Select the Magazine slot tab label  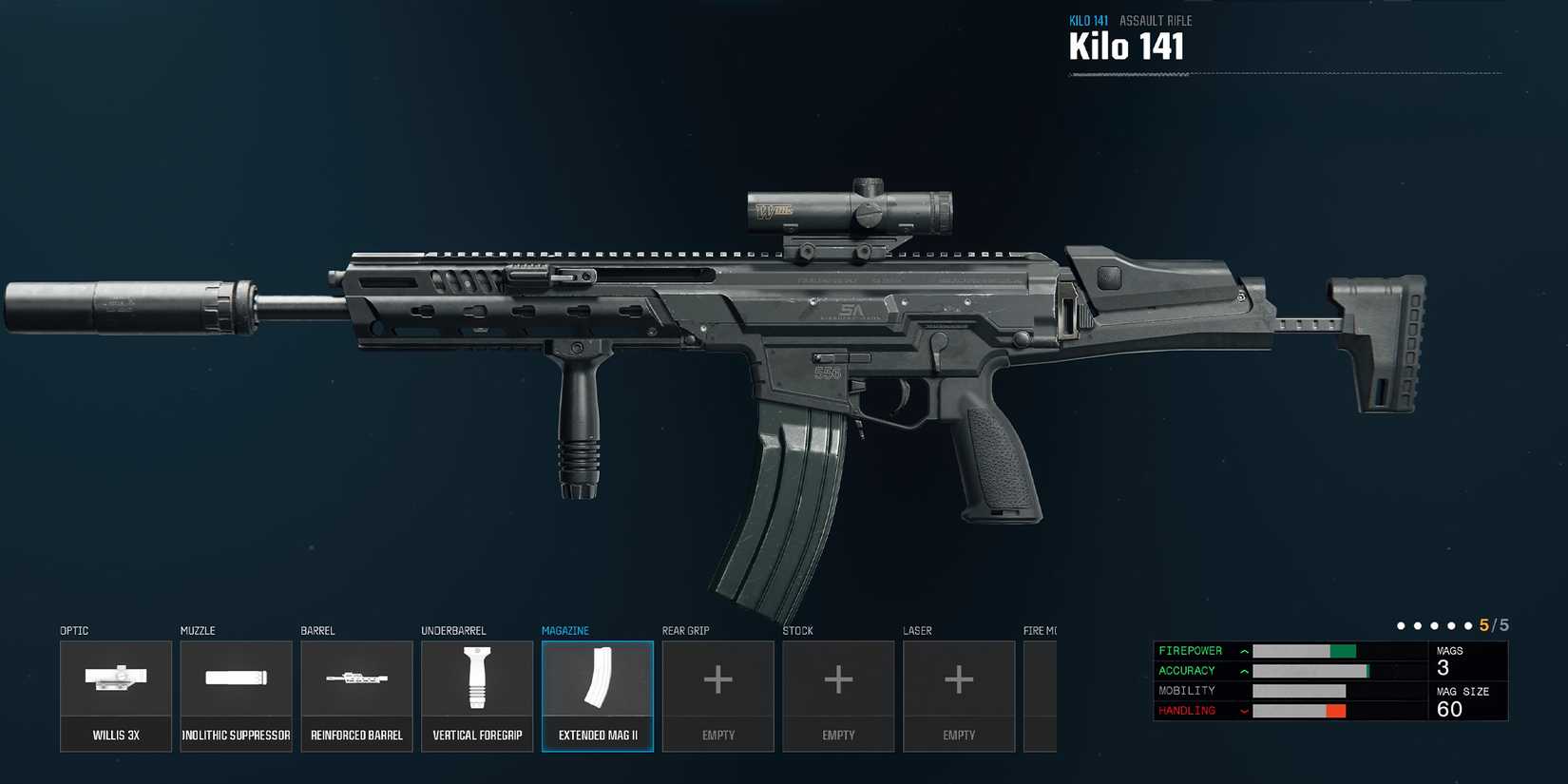[x=566, y=630]
